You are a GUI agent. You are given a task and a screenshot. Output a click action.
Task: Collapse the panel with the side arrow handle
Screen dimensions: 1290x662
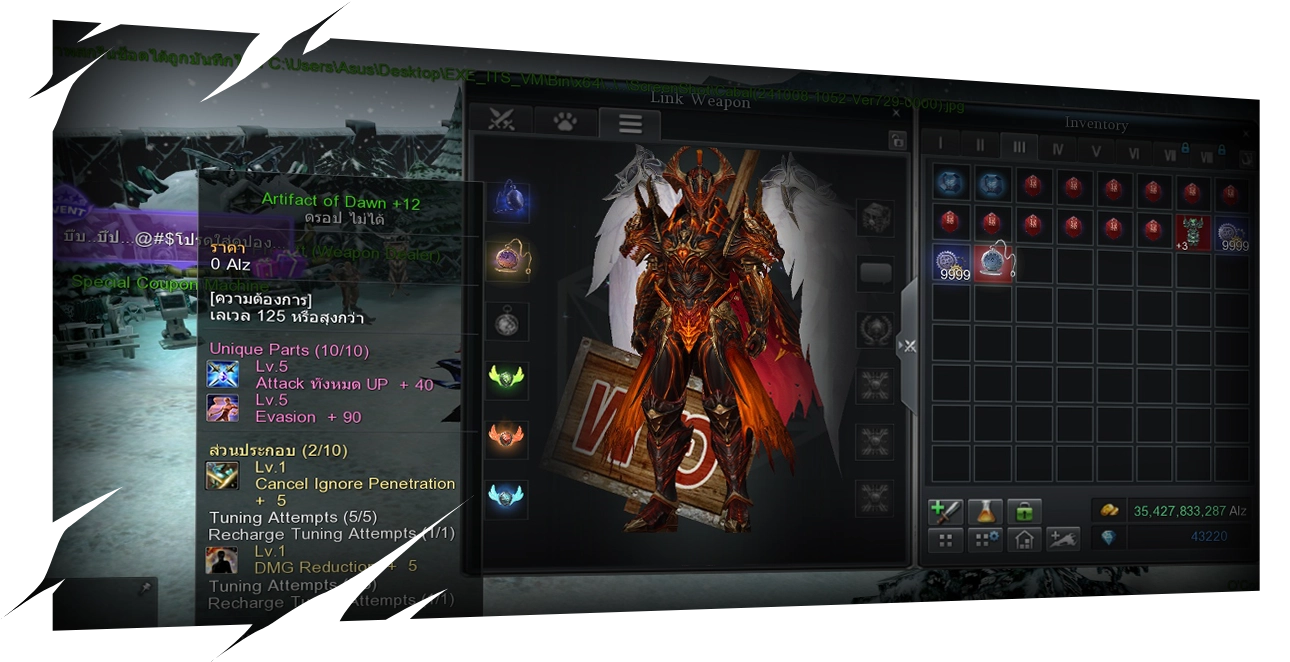907,346
